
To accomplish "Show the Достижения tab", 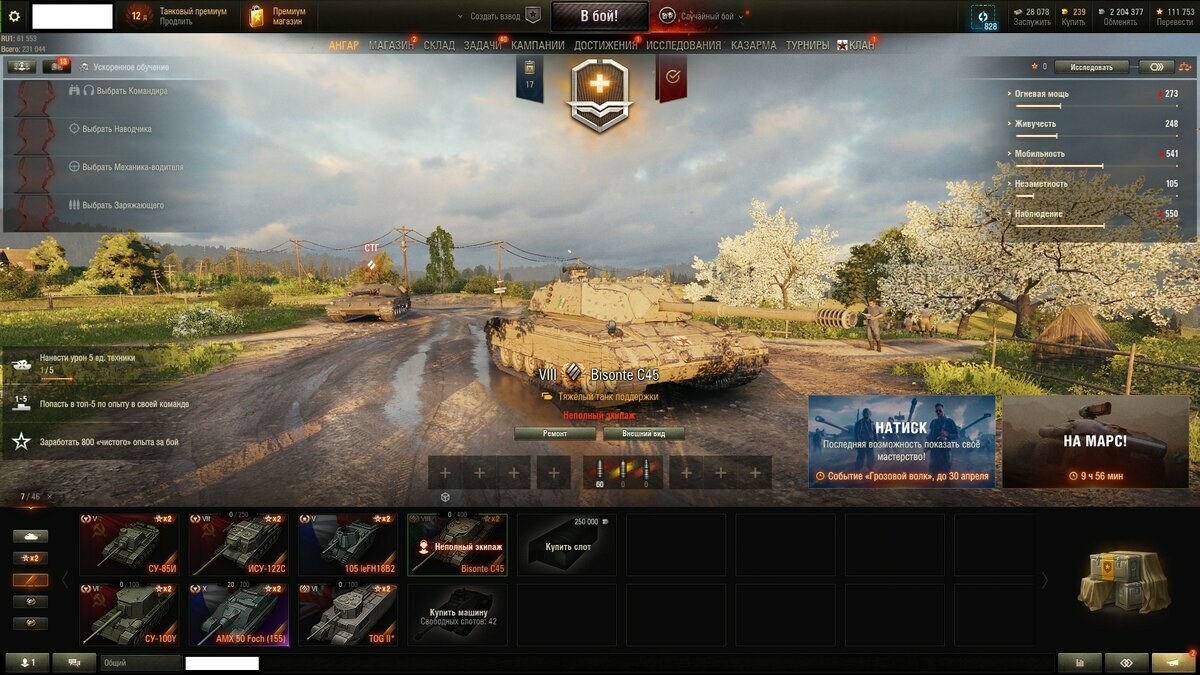I will (x=605, y=45).
